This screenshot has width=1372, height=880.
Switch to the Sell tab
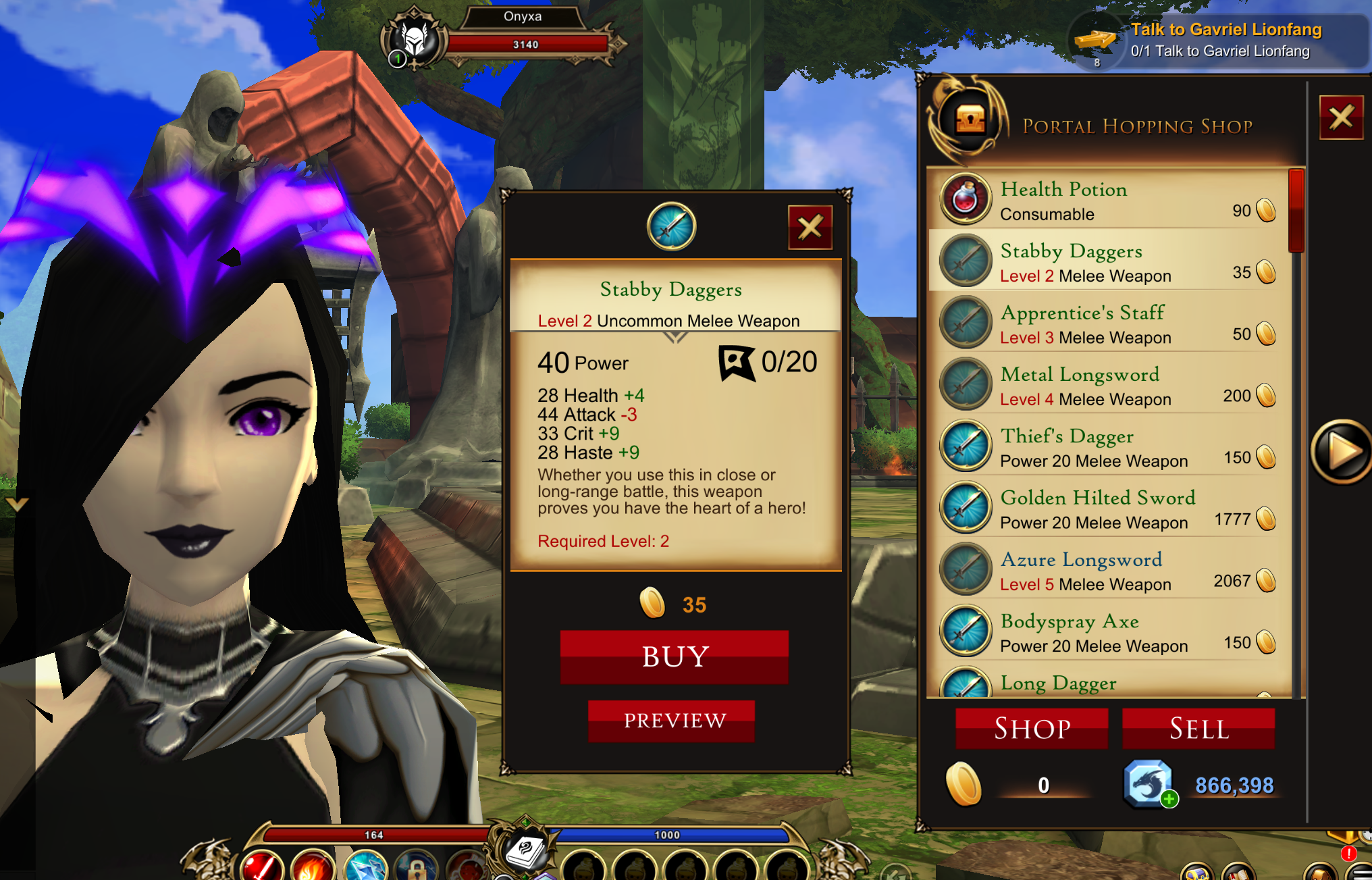tap(1198, 729)
